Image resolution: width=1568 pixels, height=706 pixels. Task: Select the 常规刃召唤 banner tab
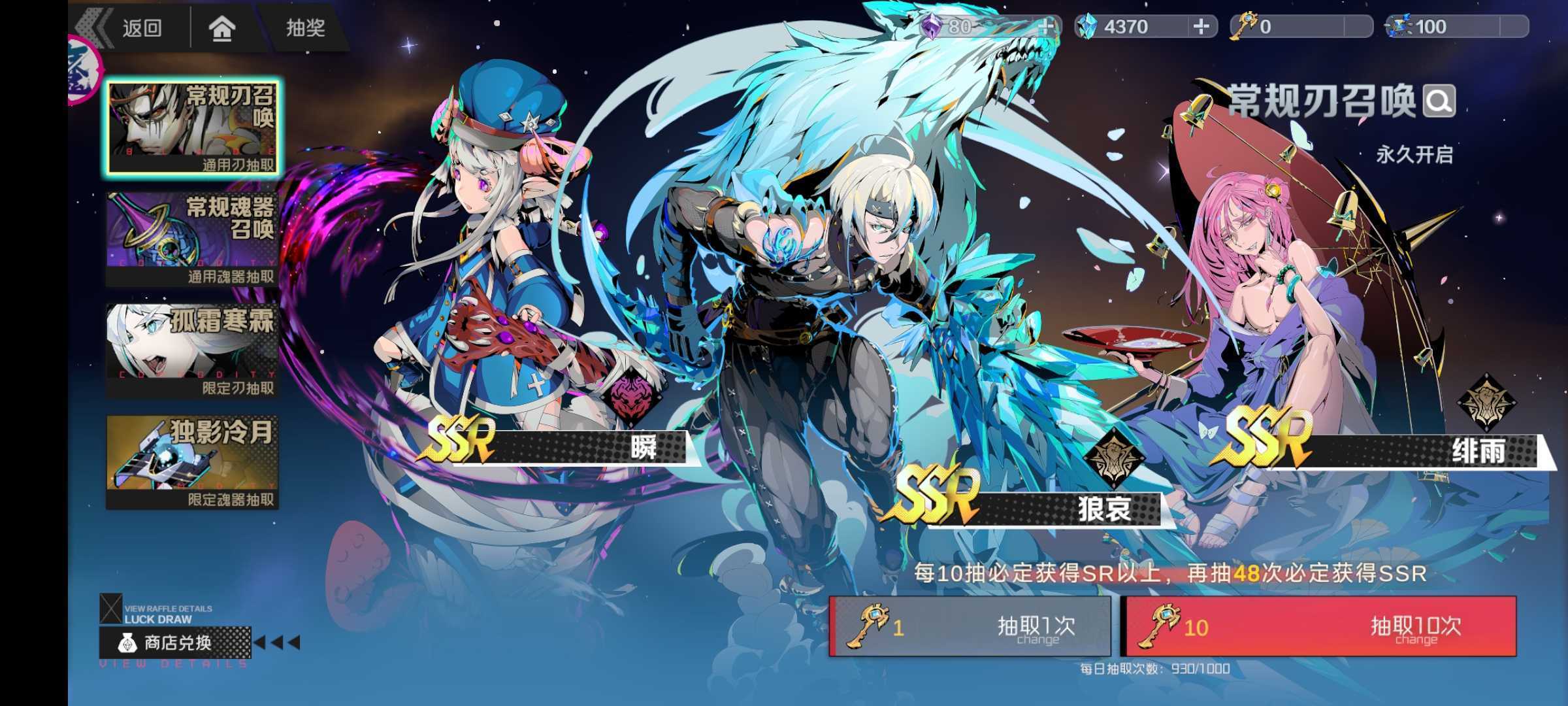[193, 128]
